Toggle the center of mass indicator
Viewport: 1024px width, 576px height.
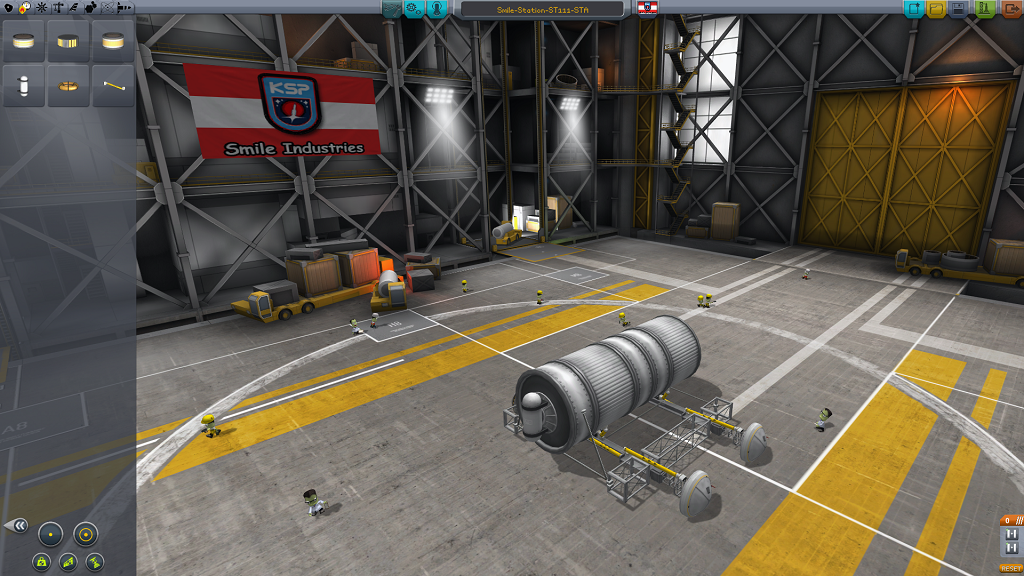coord(42,561)
